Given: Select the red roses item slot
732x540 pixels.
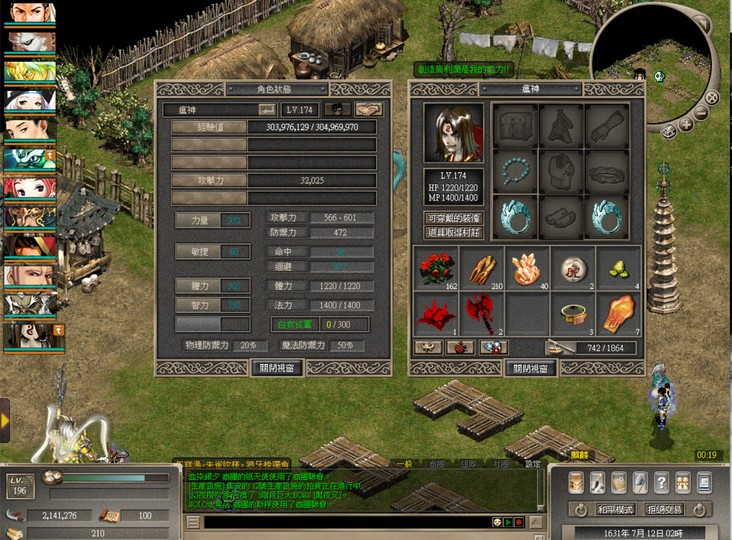Looking at the screenshot, I should tap(435, 269).
